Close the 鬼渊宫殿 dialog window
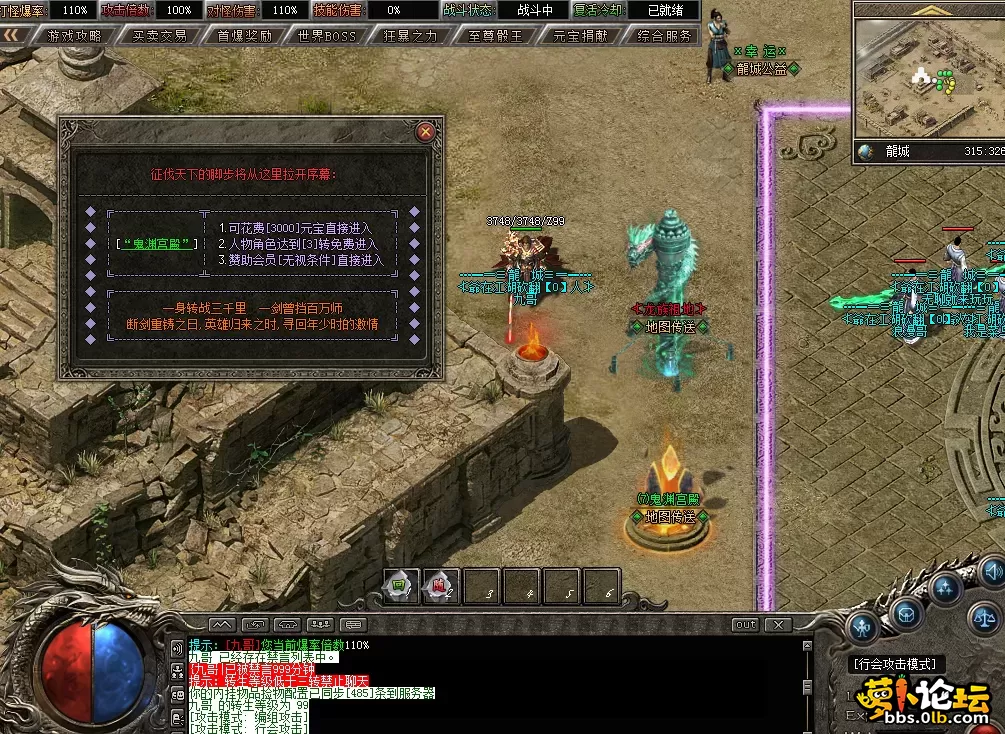This screenshot has height=734, width=1005. [426, 131]
